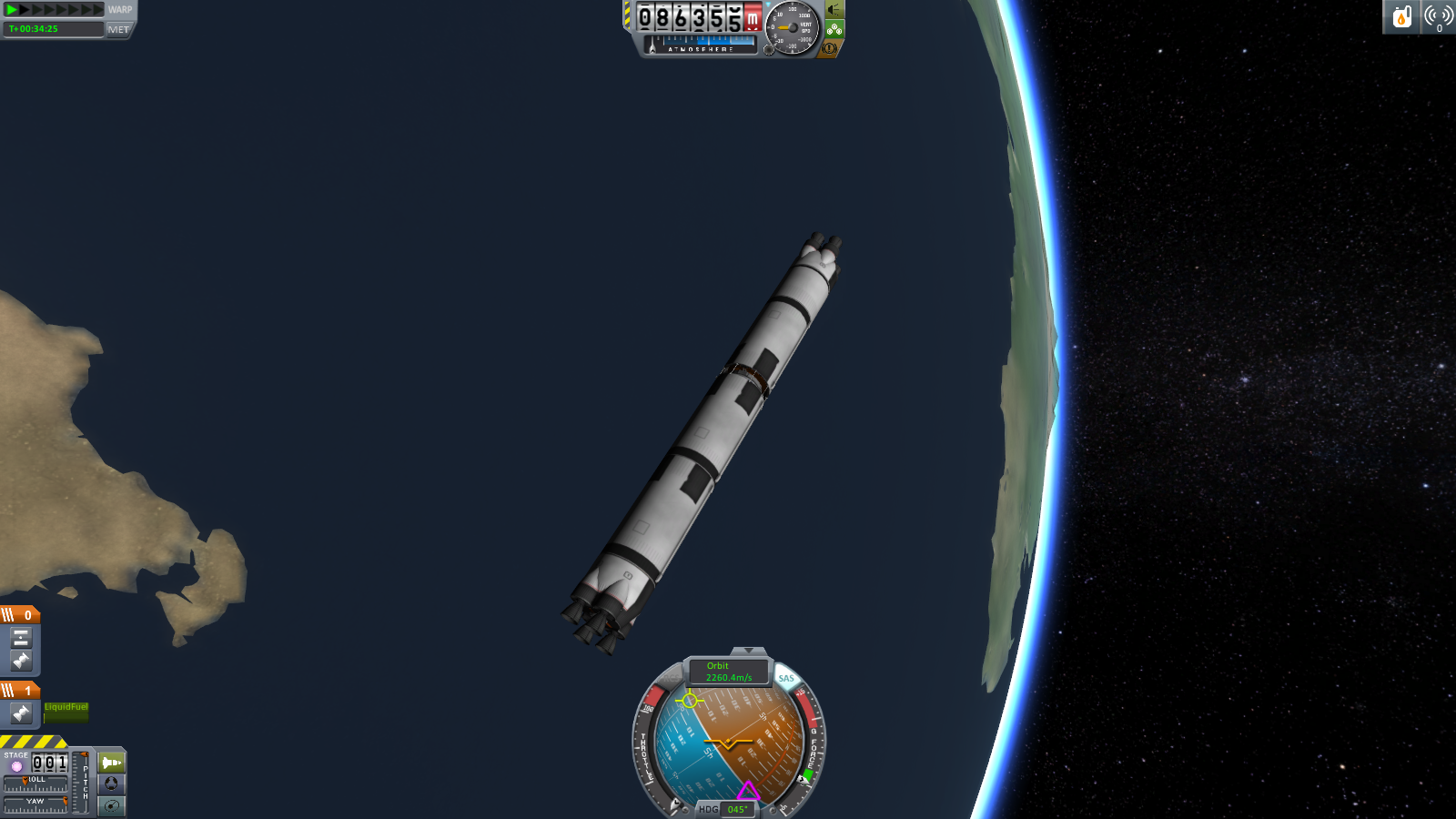Toggle the RCS thruster button
The width and height of the screenshot is (1456, 819).
(672, 678)
